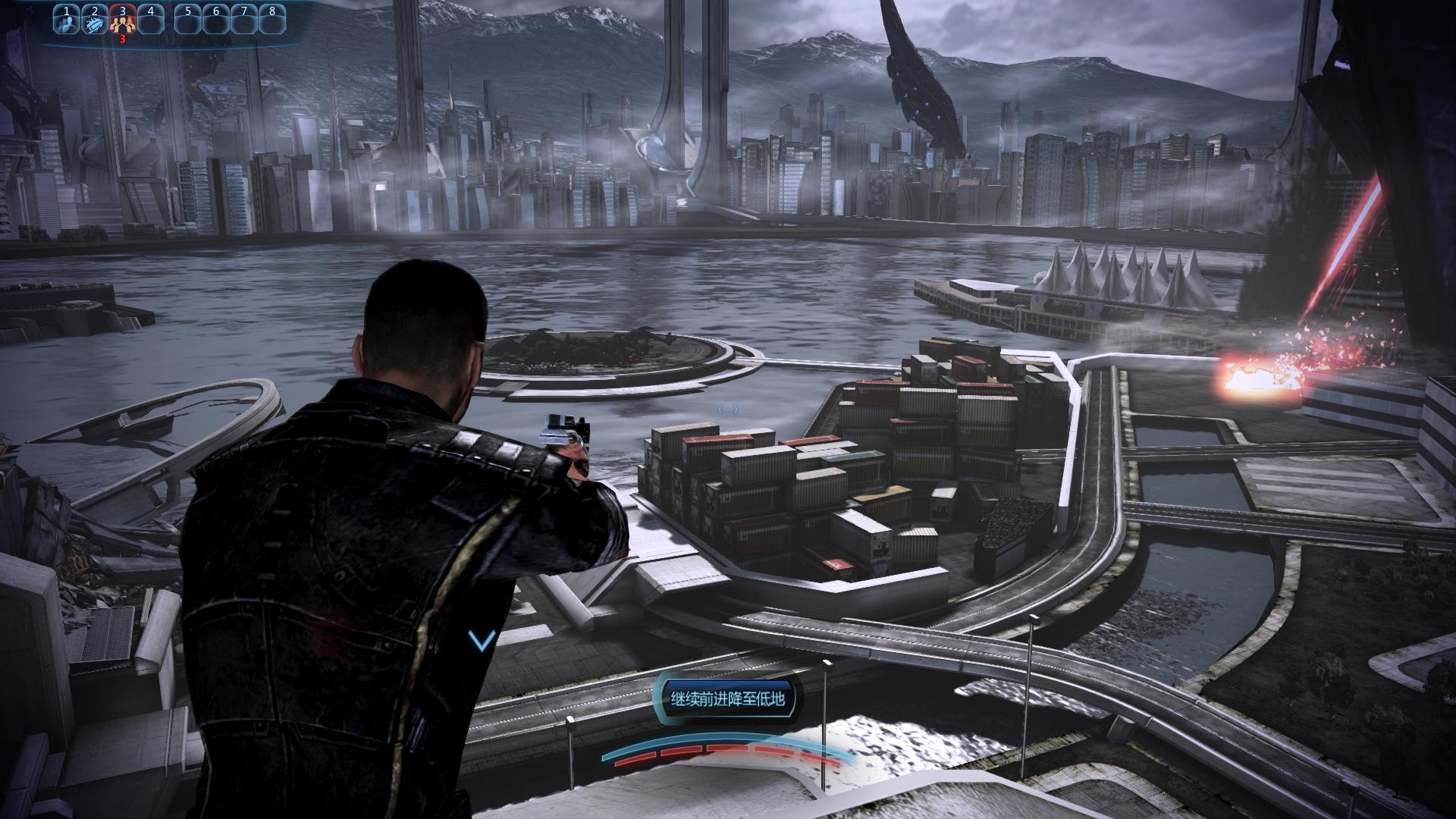Activate the power in hotbar slot 1
This screenshot has height=819, width=1456.
(x=66, y=20)
